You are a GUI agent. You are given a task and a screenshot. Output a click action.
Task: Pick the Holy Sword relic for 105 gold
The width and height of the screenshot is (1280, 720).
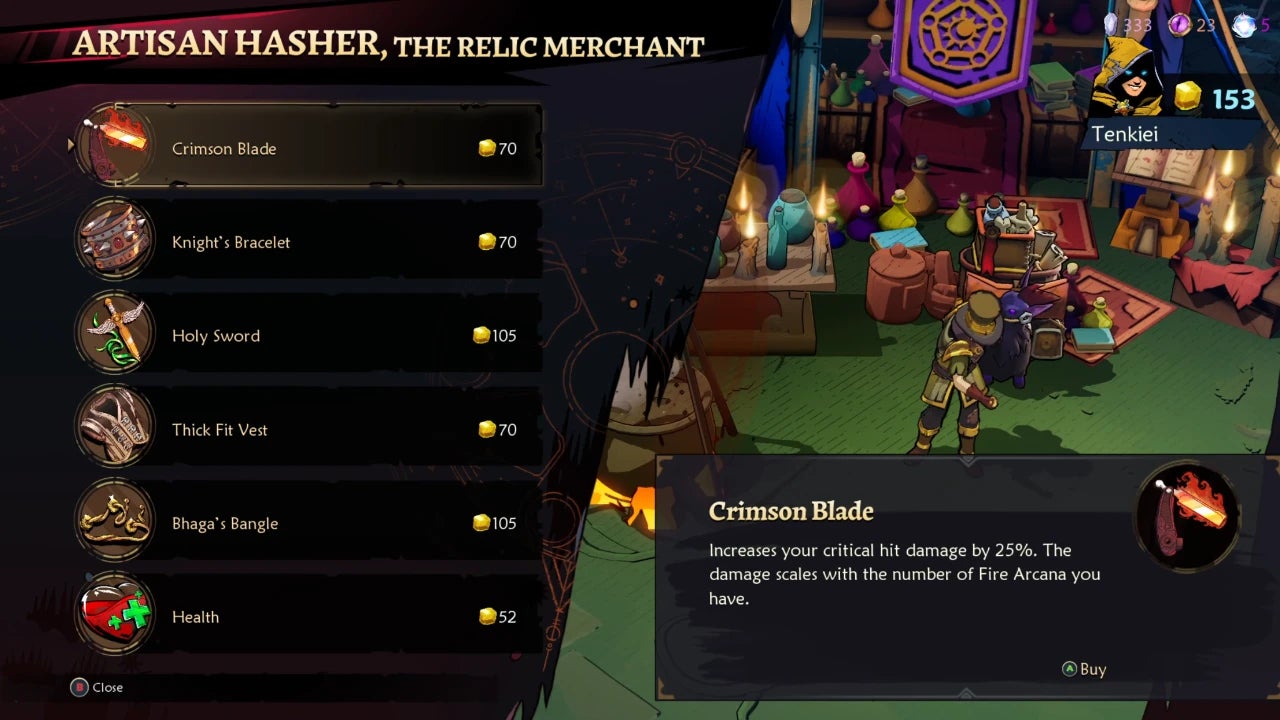[x=310, y=336]
